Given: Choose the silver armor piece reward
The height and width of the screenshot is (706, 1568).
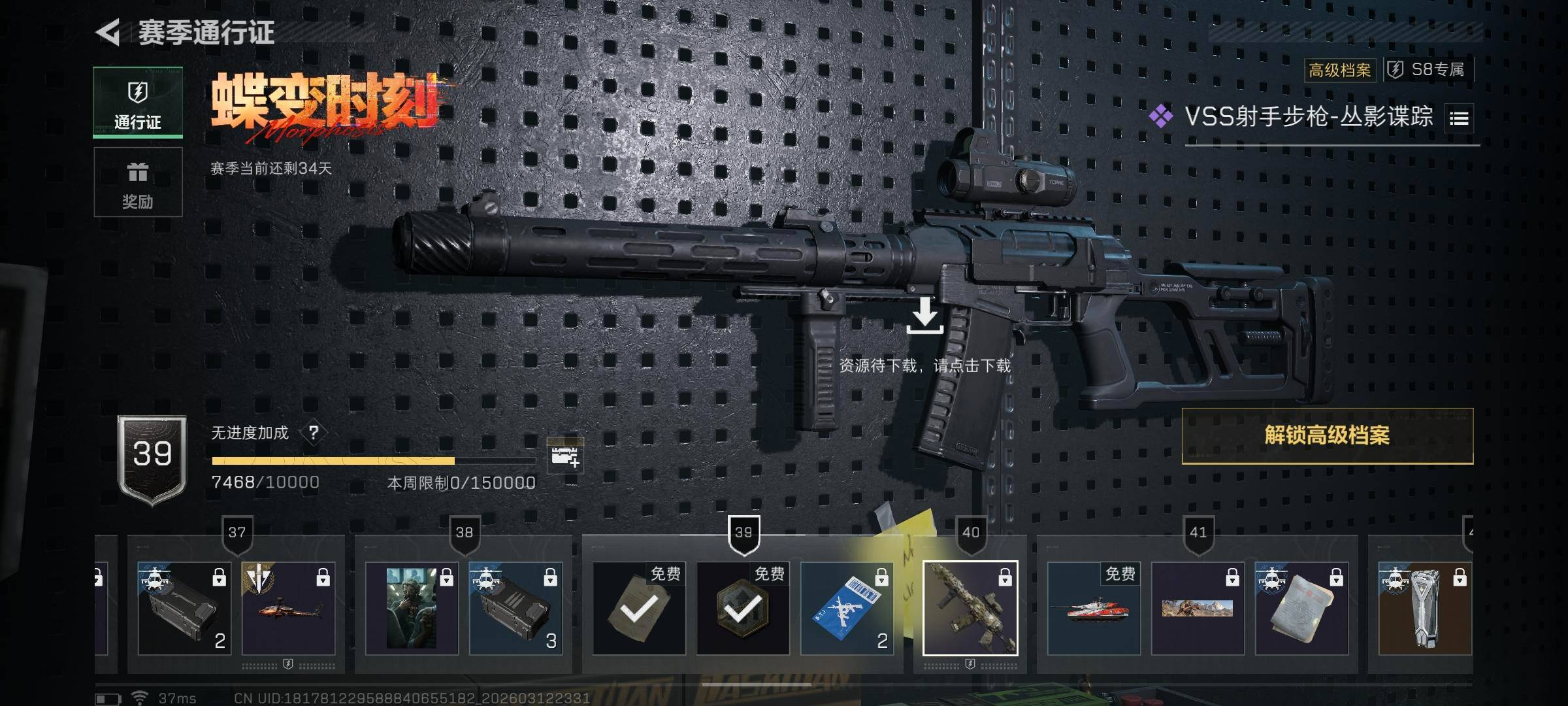Looking at the screenshot, I should (1424, 609).
